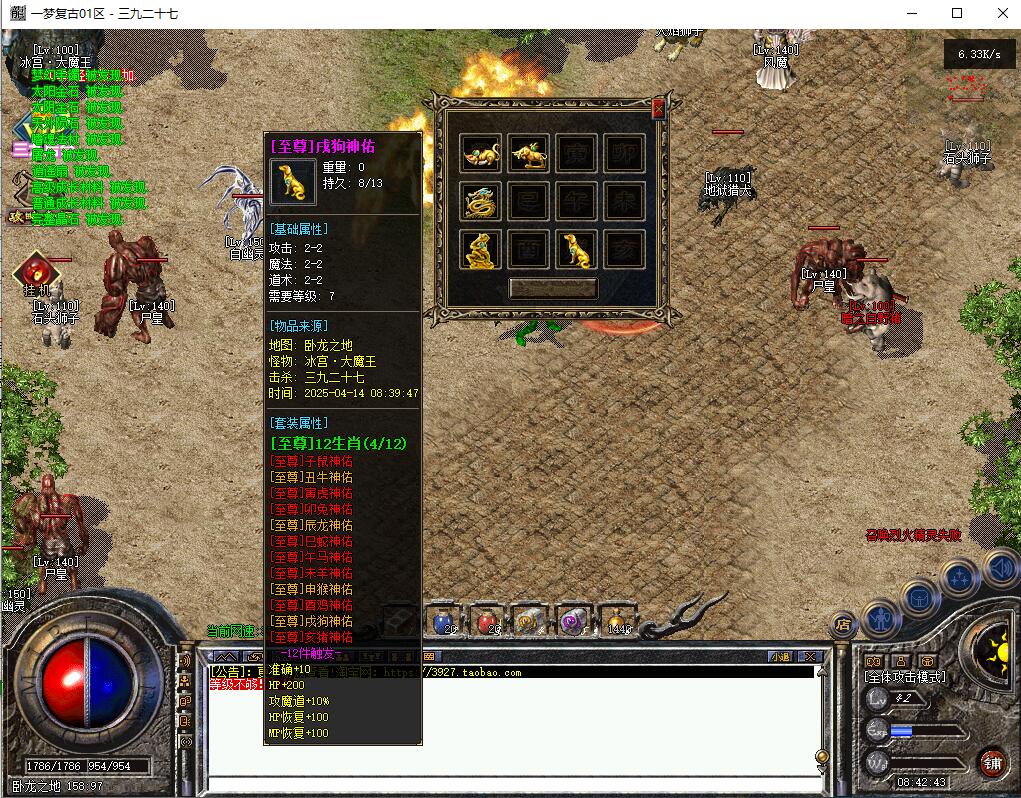Click the 小退 logout button
The image size is (1021, 798).
(780, 657)
